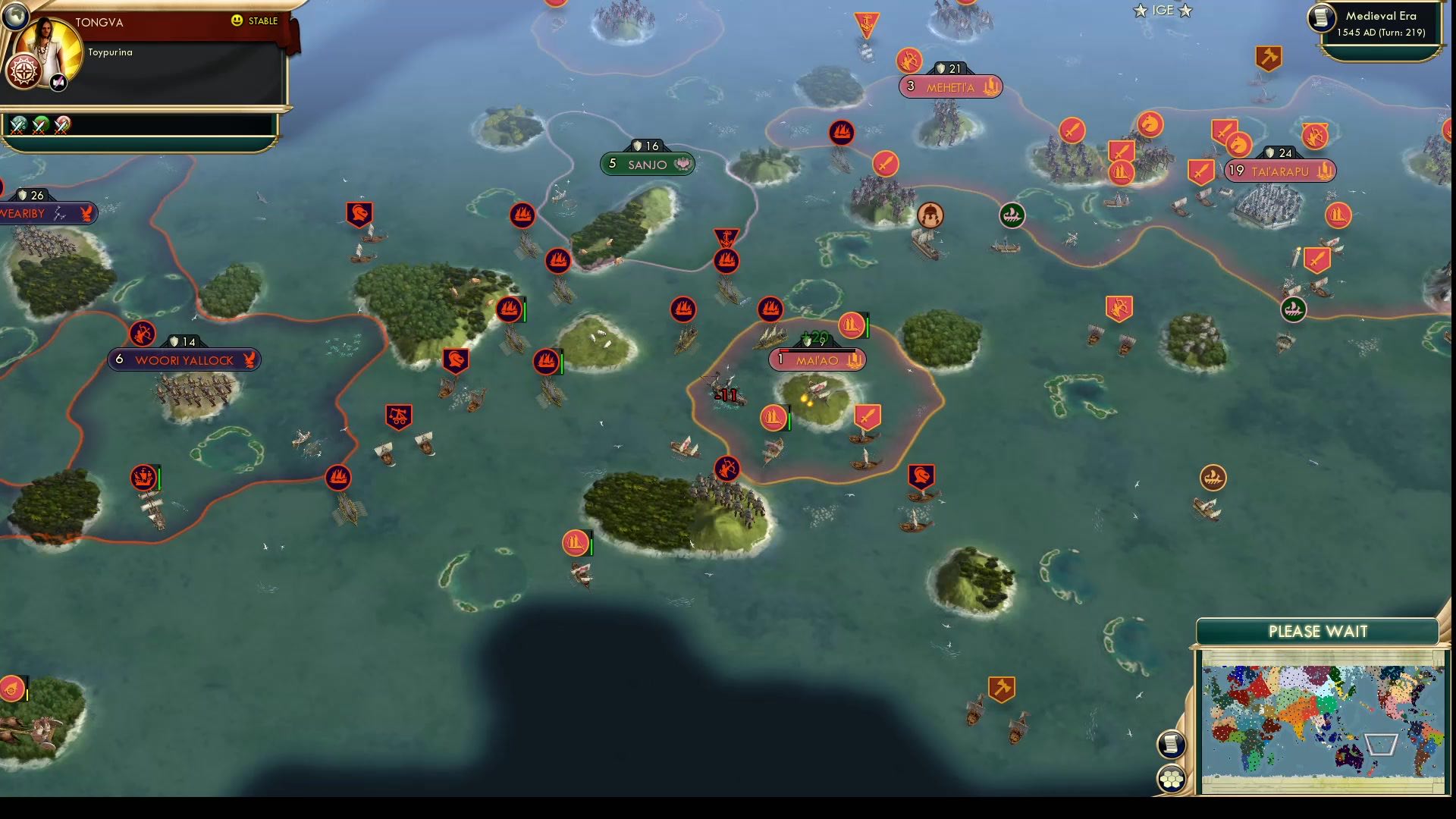1456x819 pixels.
Task: Toggle the clemency icon on the leader portrait
Action: coord(57,82)
